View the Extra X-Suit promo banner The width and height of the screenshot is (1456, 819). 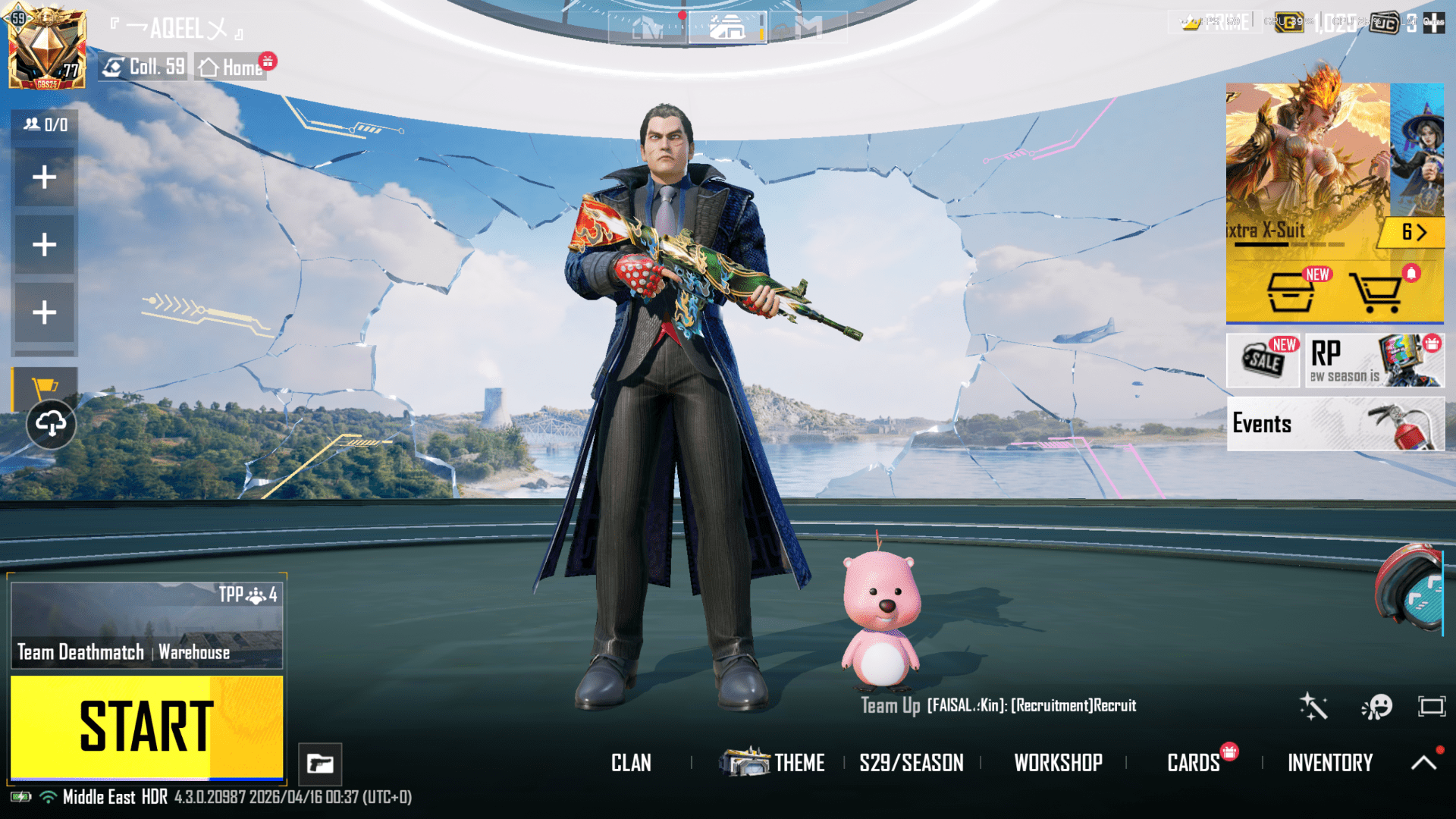(x=1307, y=167)
